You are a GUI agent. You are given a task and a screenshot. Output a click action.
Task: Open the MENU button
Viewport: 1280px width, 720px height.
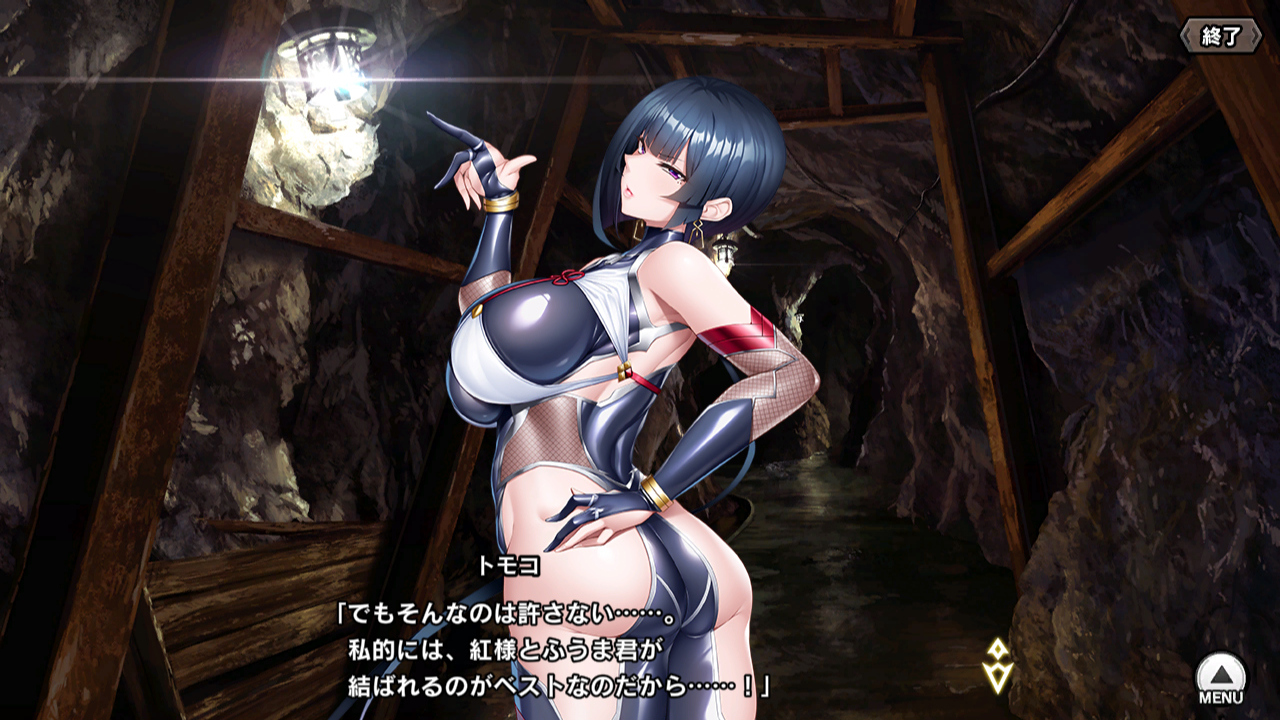(1221, 677)
